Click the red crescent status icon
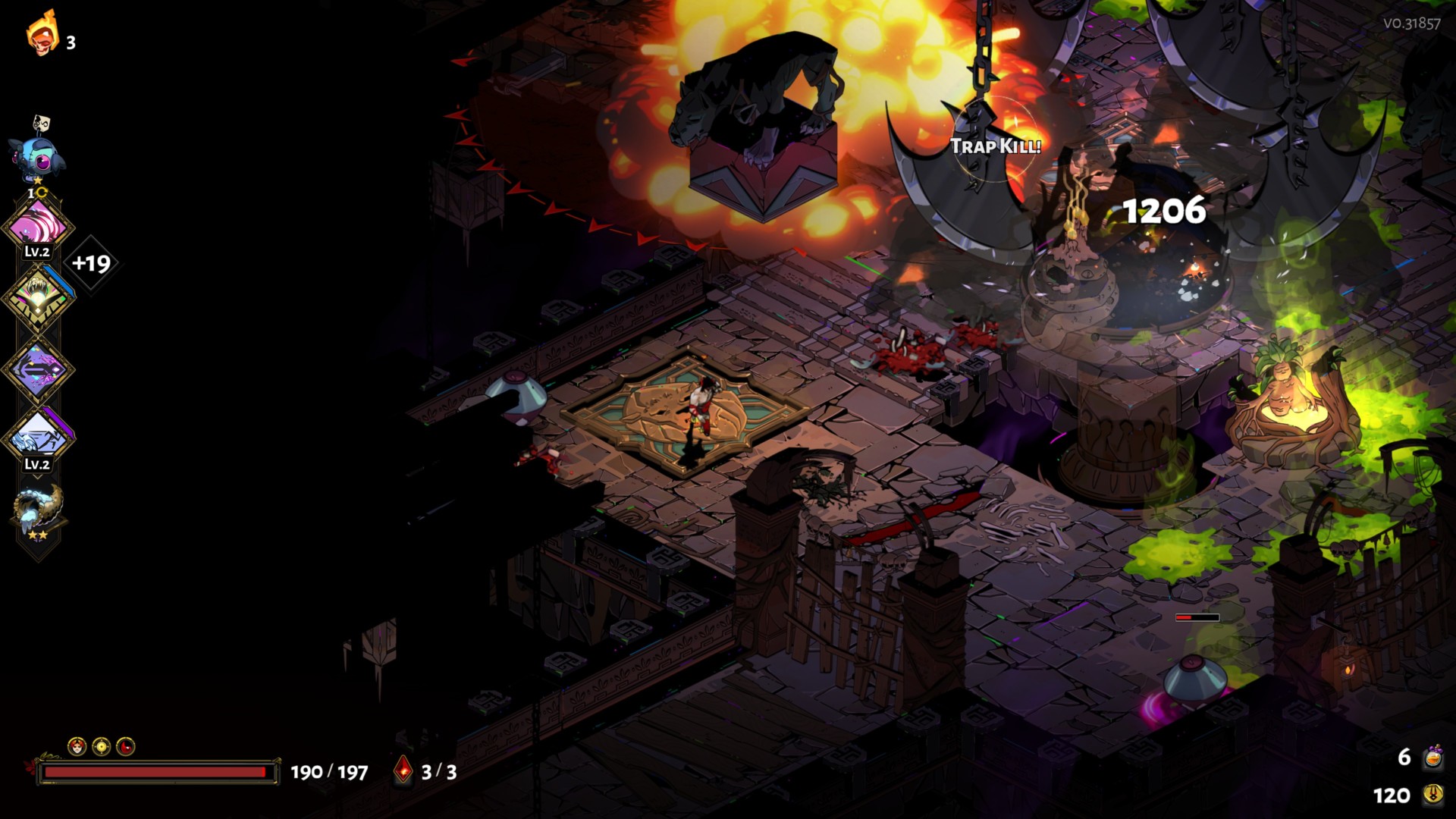 126,747
